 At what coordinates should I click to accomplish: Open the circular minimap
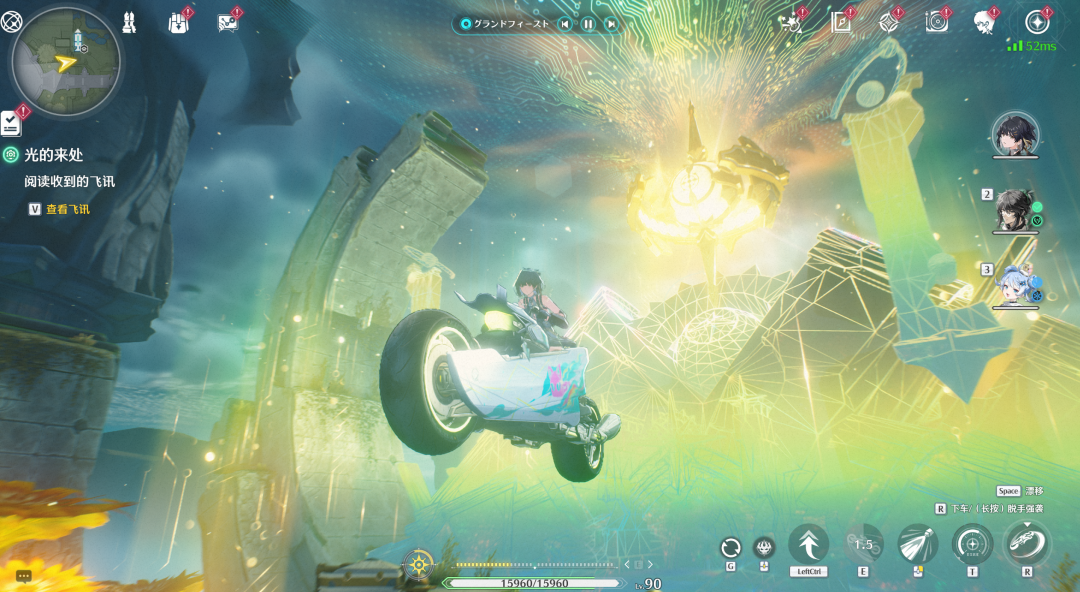[66, 63]
